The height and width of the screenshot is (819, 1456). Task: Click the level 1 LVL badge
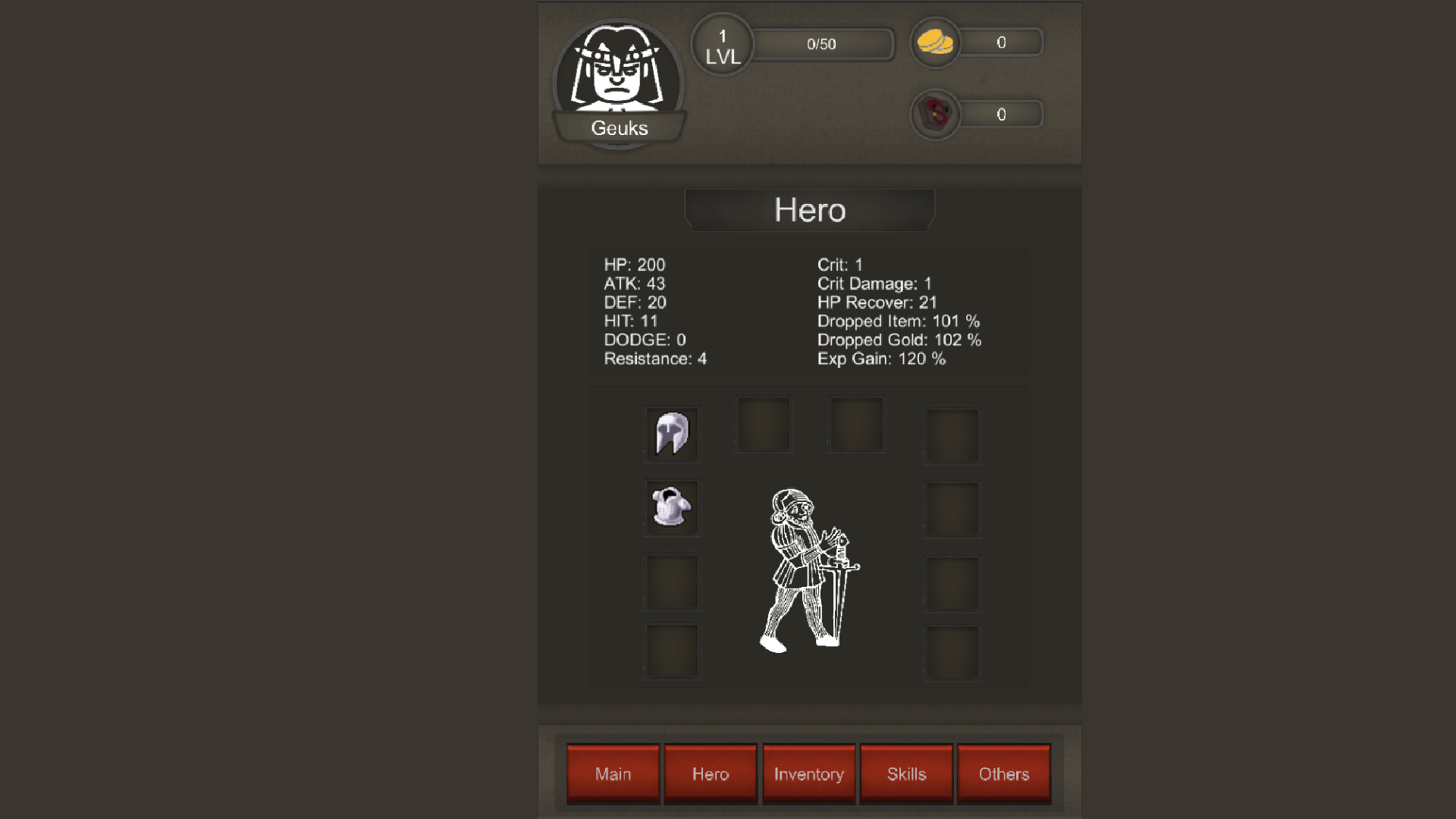[x=722, y=44]
